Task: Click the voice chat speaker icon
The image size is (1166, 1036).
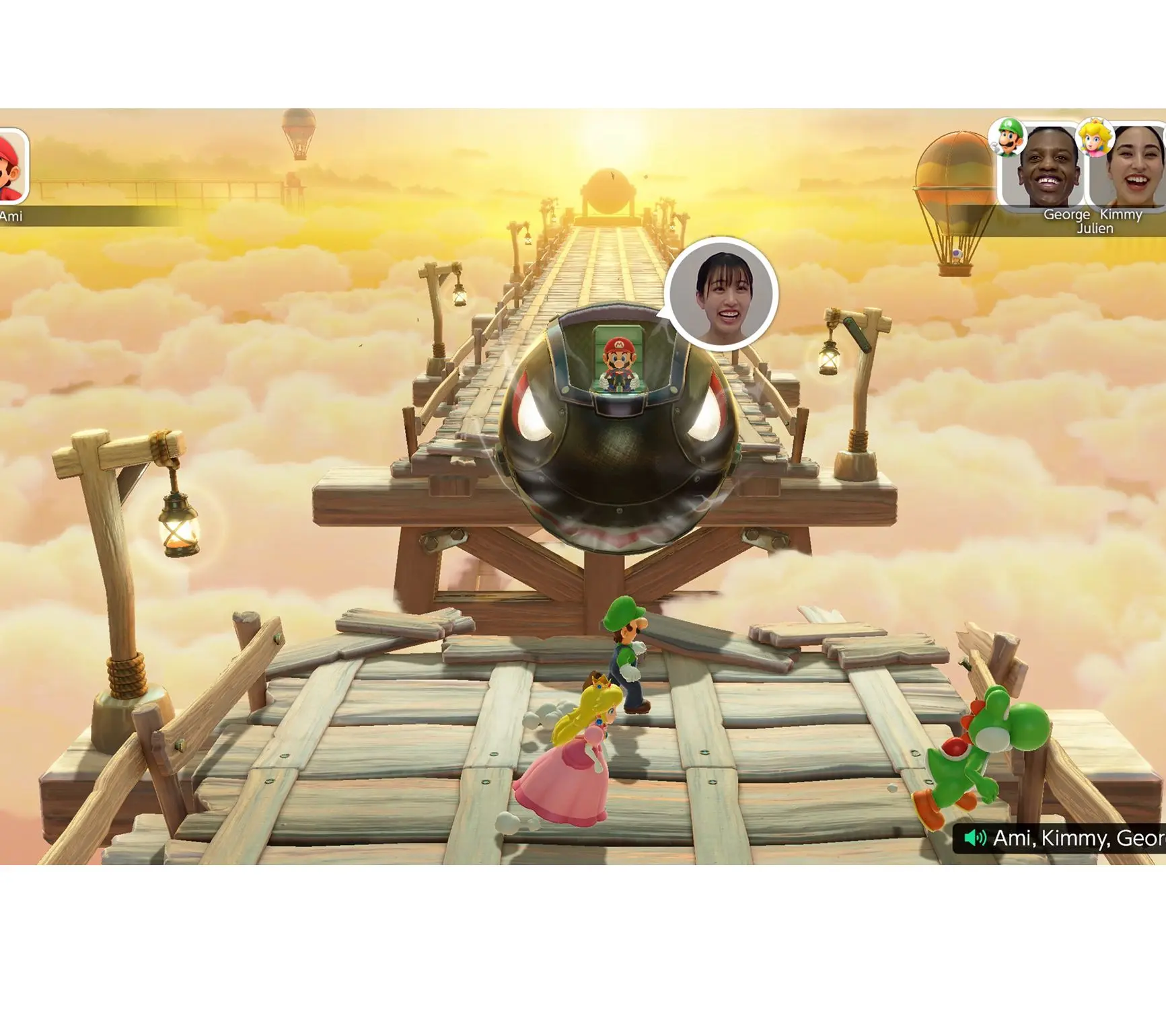Action: pos(975,838)
